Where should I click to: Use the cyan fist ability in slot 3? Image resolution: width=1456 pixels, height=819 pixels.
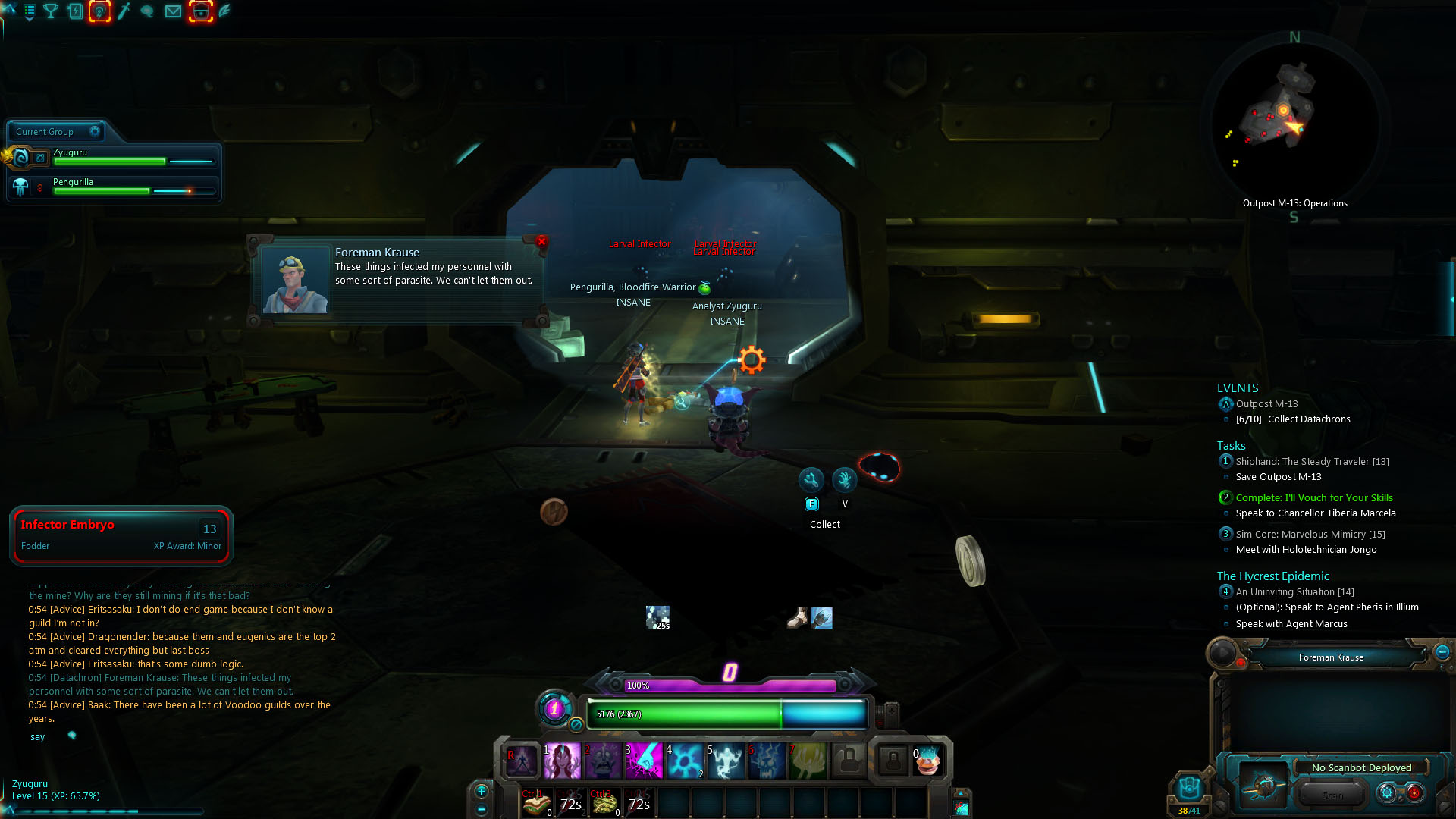click(644, 761)
